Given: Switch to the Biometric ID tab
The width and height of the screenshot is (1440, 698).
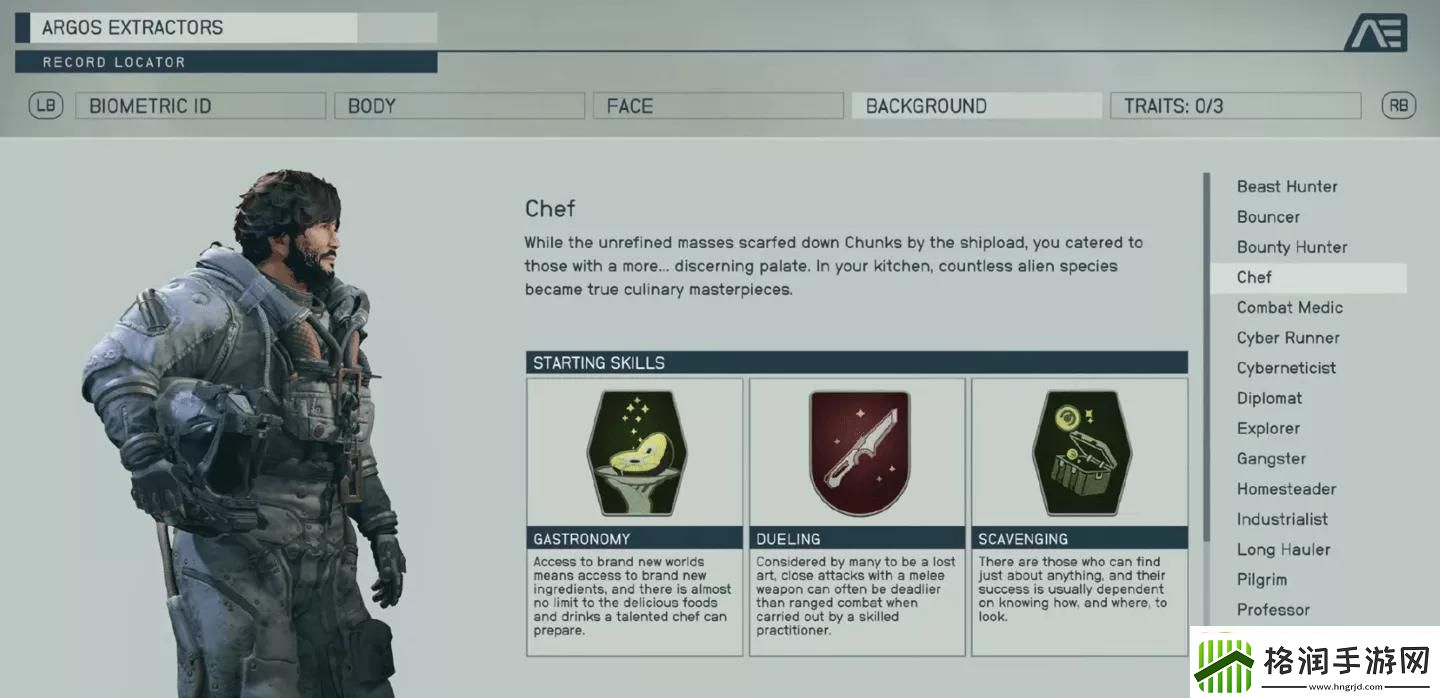Looking at the screenshot, I should click(200, 106).
